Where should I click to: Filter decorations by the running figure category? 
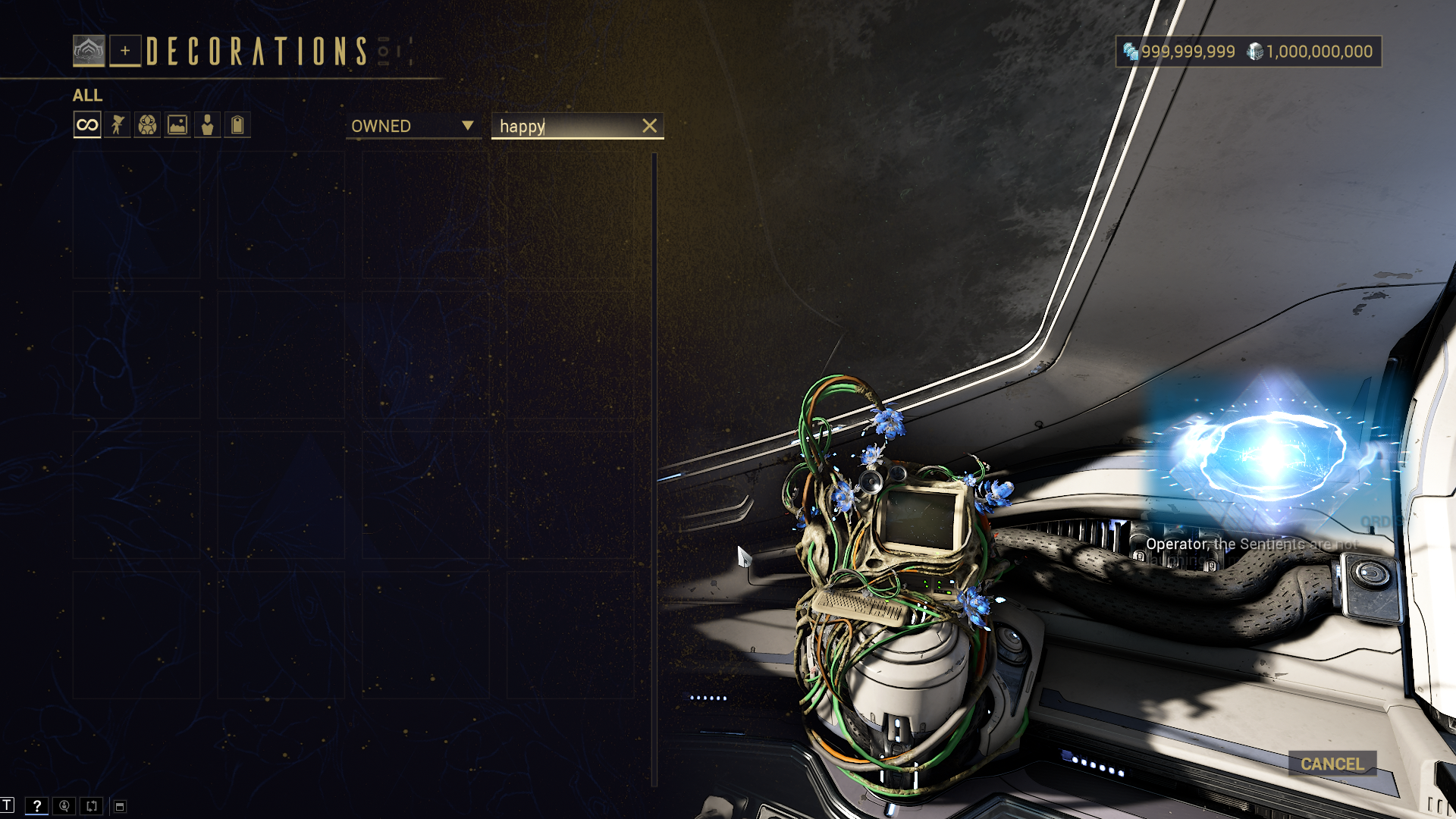pyautogui.click(x=118, y=125)
